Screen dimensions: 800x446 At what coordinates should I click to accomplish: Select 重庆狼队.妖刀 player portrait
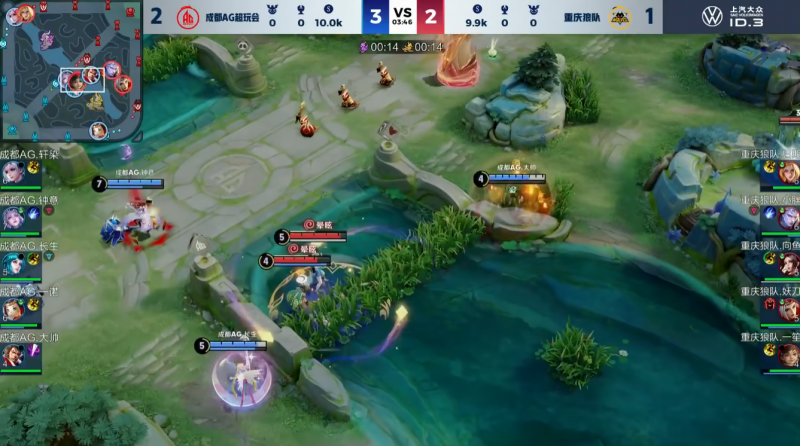[787, 309]
